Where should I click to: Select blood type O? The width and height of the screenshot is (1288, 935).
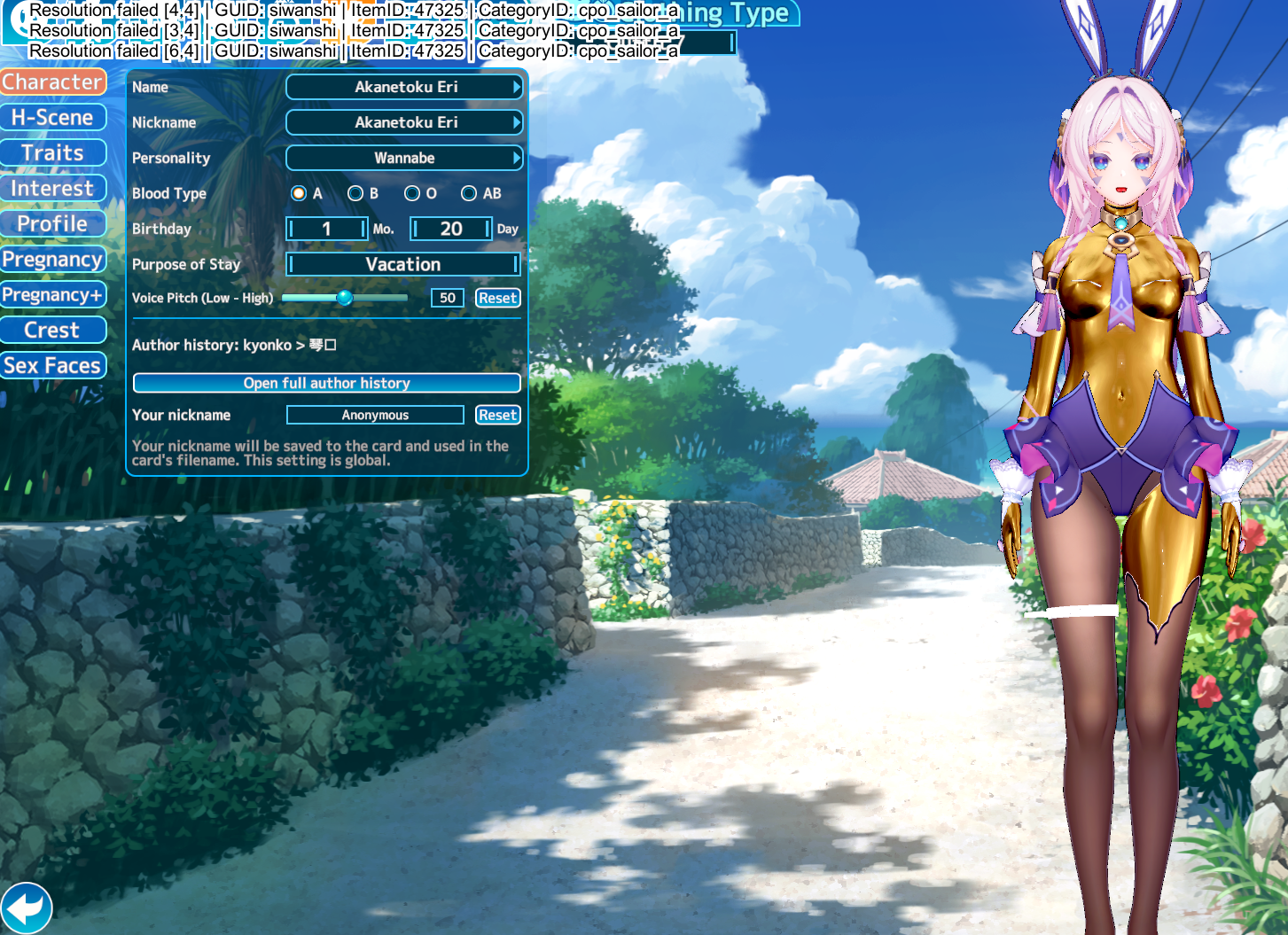tap(412, 193)
